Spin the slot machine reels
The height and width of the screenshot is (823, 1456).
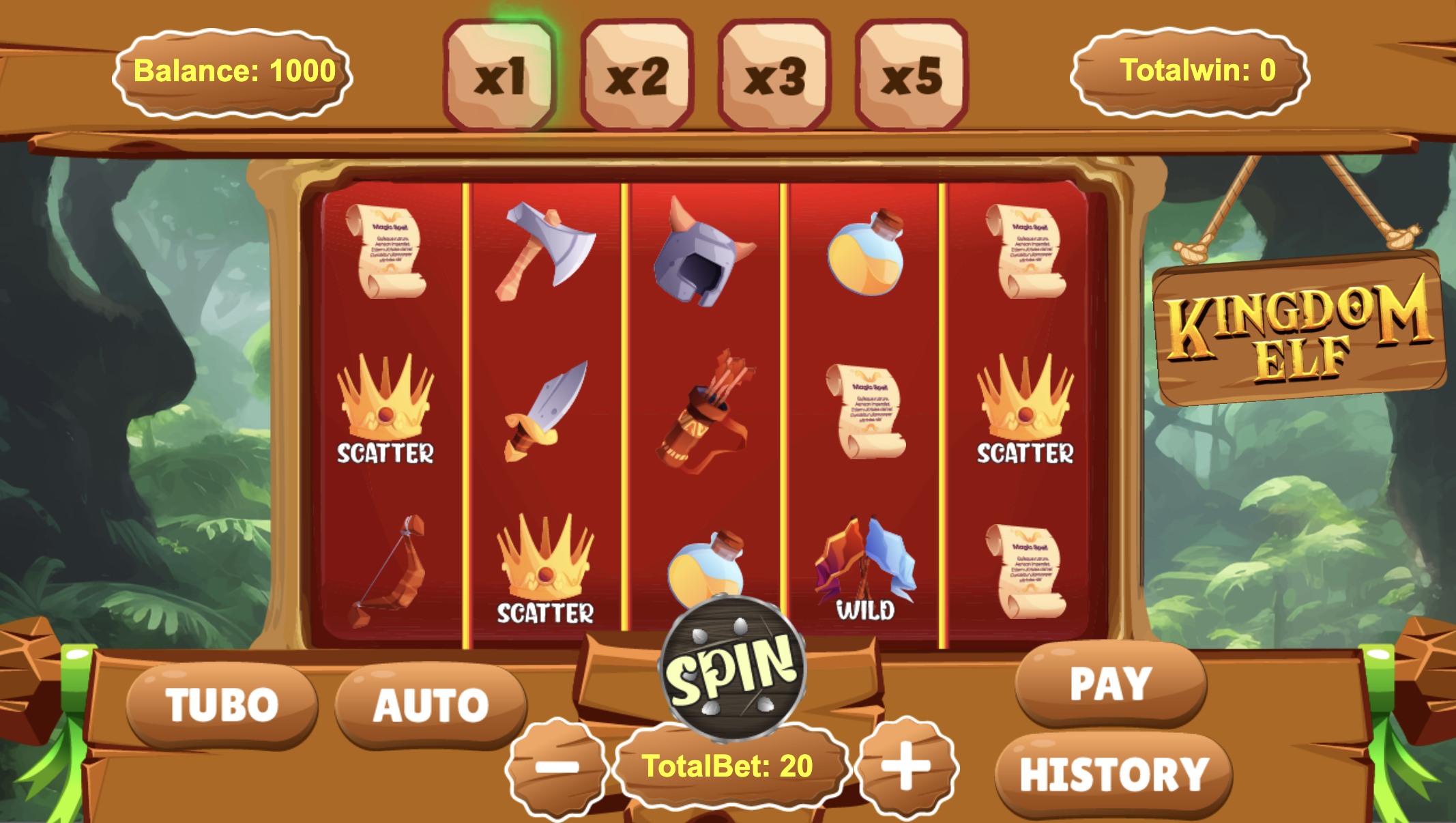pyautogui.click(x=733, y=669)
